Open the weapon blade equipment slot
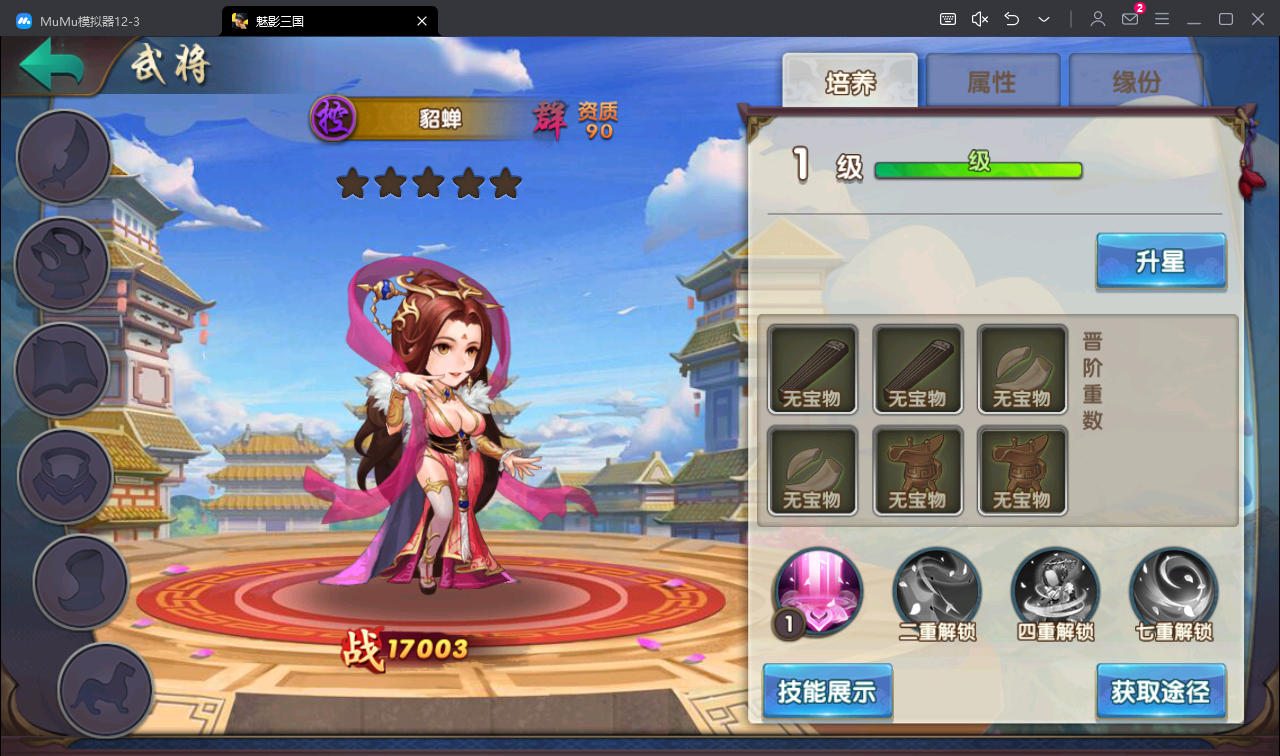This screenshot has width=1280, height=756. coord(63,157)
